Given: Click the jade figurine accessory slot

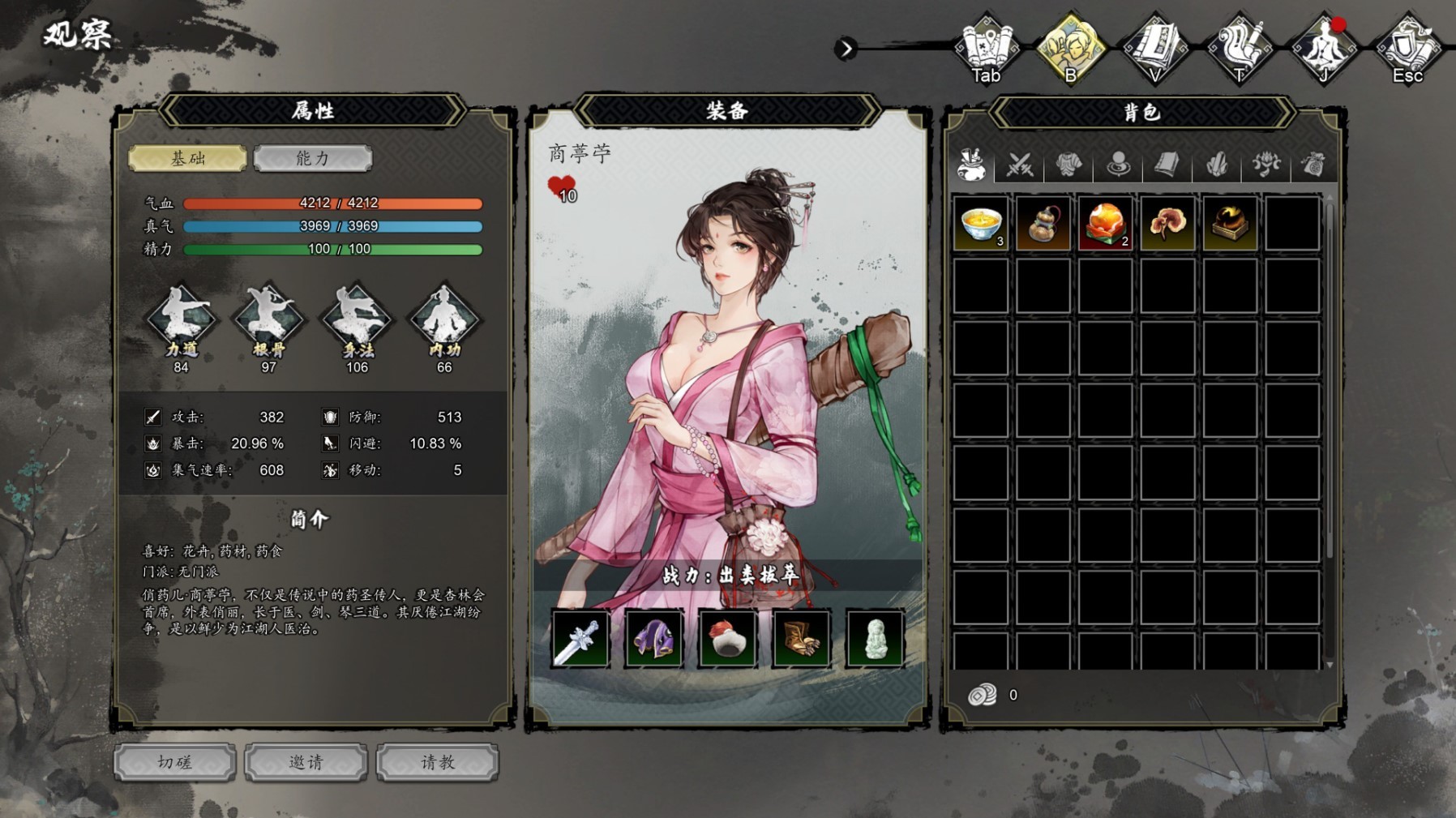Looking at the screenshot, I should 874,639.
